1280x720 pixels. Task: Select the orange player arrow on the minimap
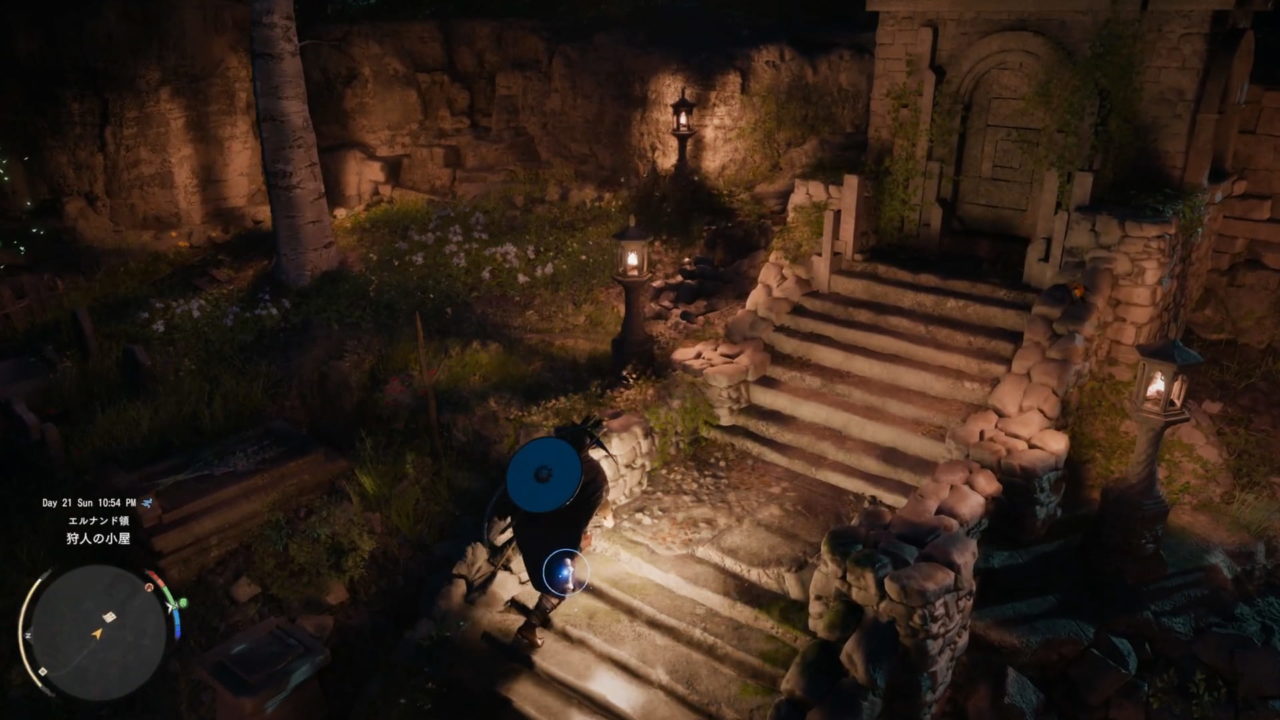pyautogui.click(x=97, y=633)
